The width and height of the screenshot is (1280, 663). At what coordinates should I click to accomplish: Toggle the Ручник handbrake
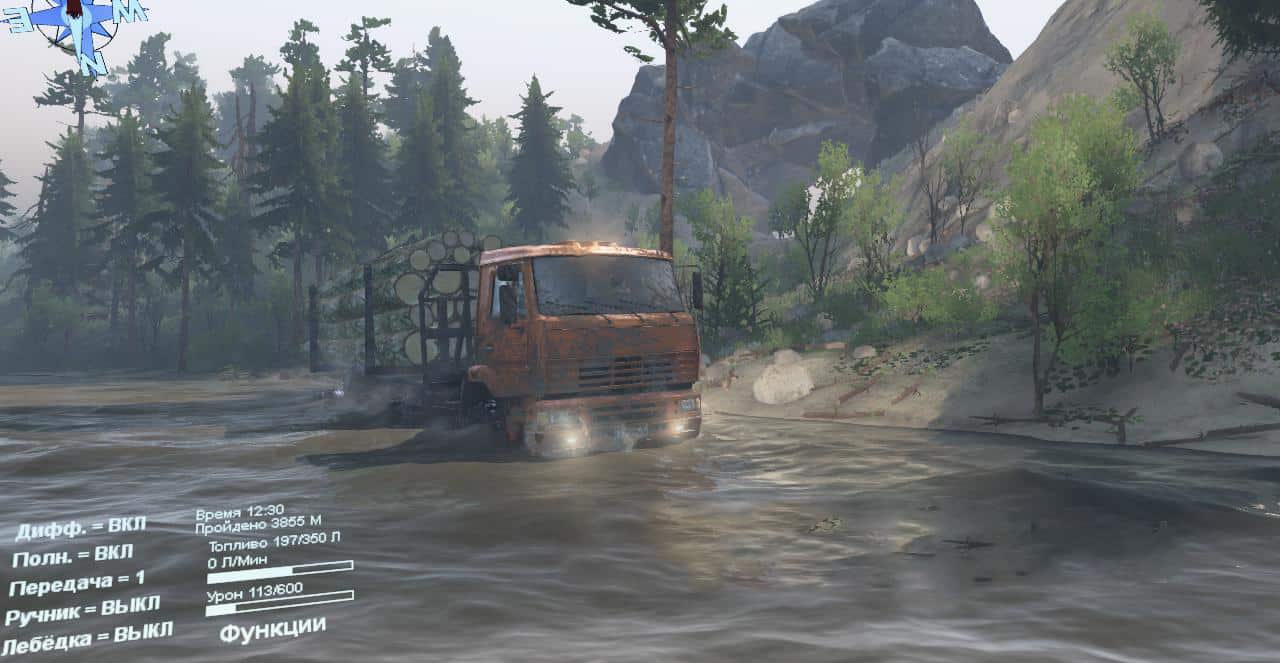point(82,610)
